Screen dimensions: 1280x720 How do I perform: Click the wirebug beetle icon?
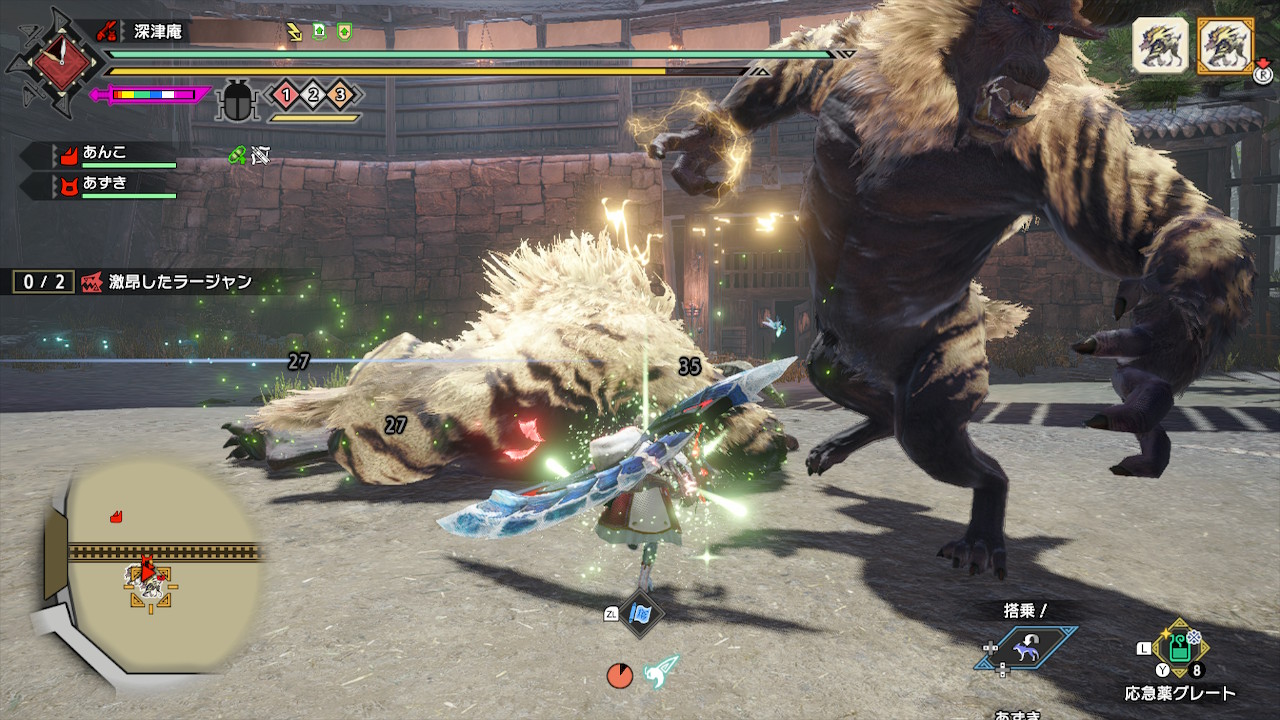tap(238, 100)
